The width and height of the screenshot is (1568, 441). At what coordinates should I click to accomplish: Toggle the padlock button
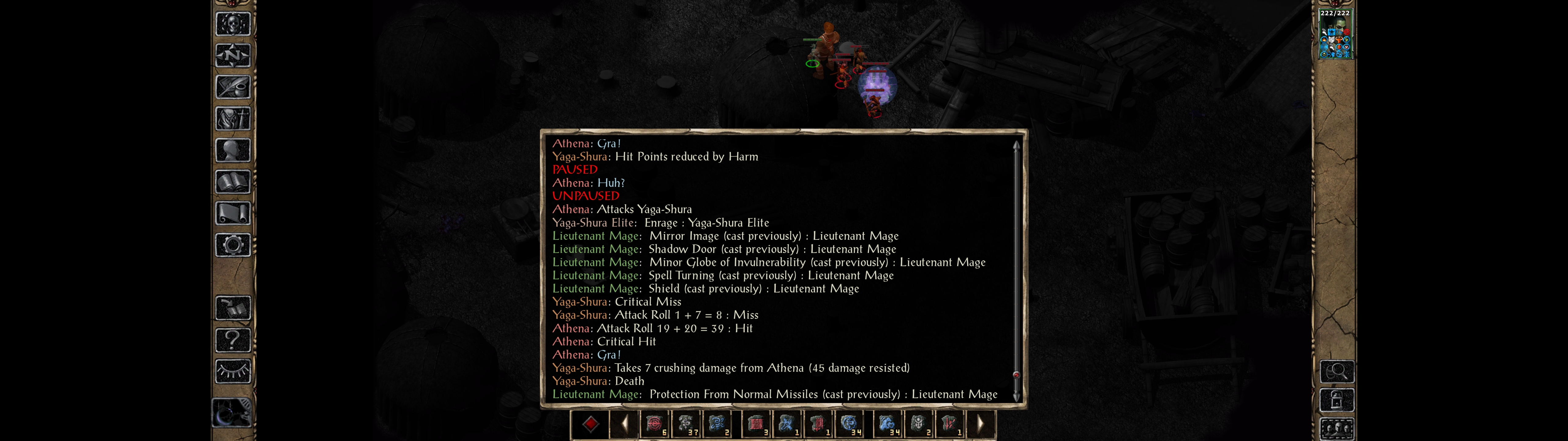pos(1337,400)
